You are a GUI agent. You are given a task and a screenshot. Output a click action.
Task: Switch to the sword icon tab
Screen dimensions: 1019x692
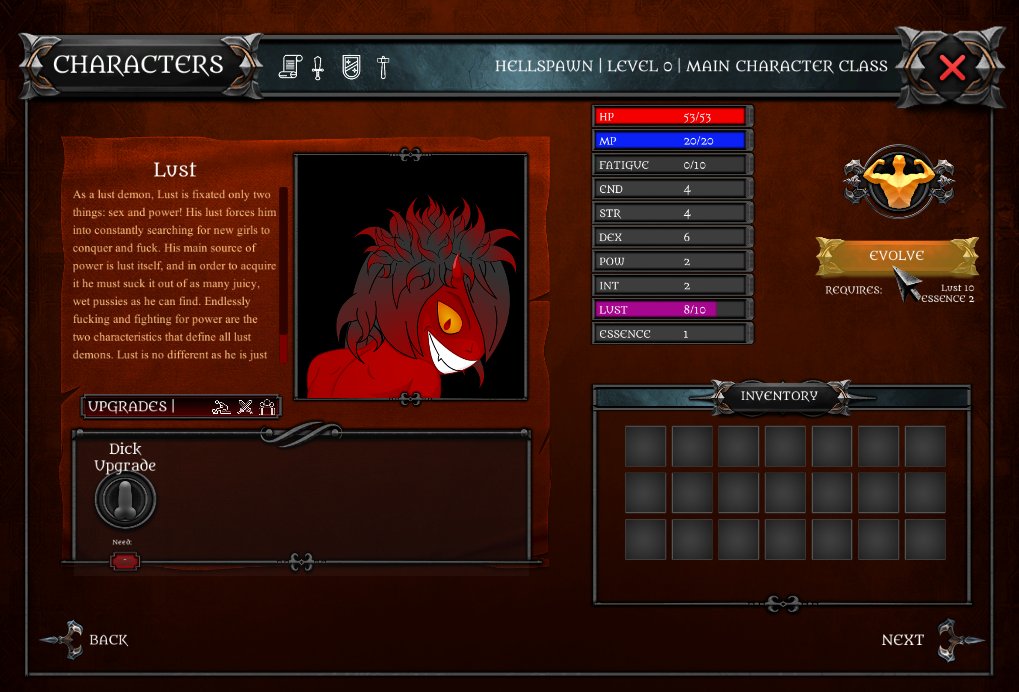(318, 67)
